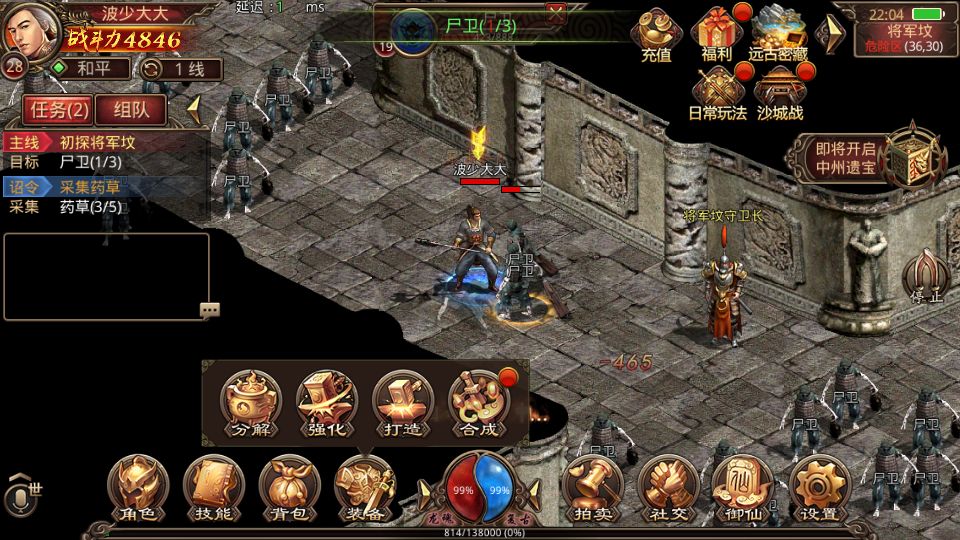
Task: Toggle the 装备 equipment menu
Action: click(364, 487)
